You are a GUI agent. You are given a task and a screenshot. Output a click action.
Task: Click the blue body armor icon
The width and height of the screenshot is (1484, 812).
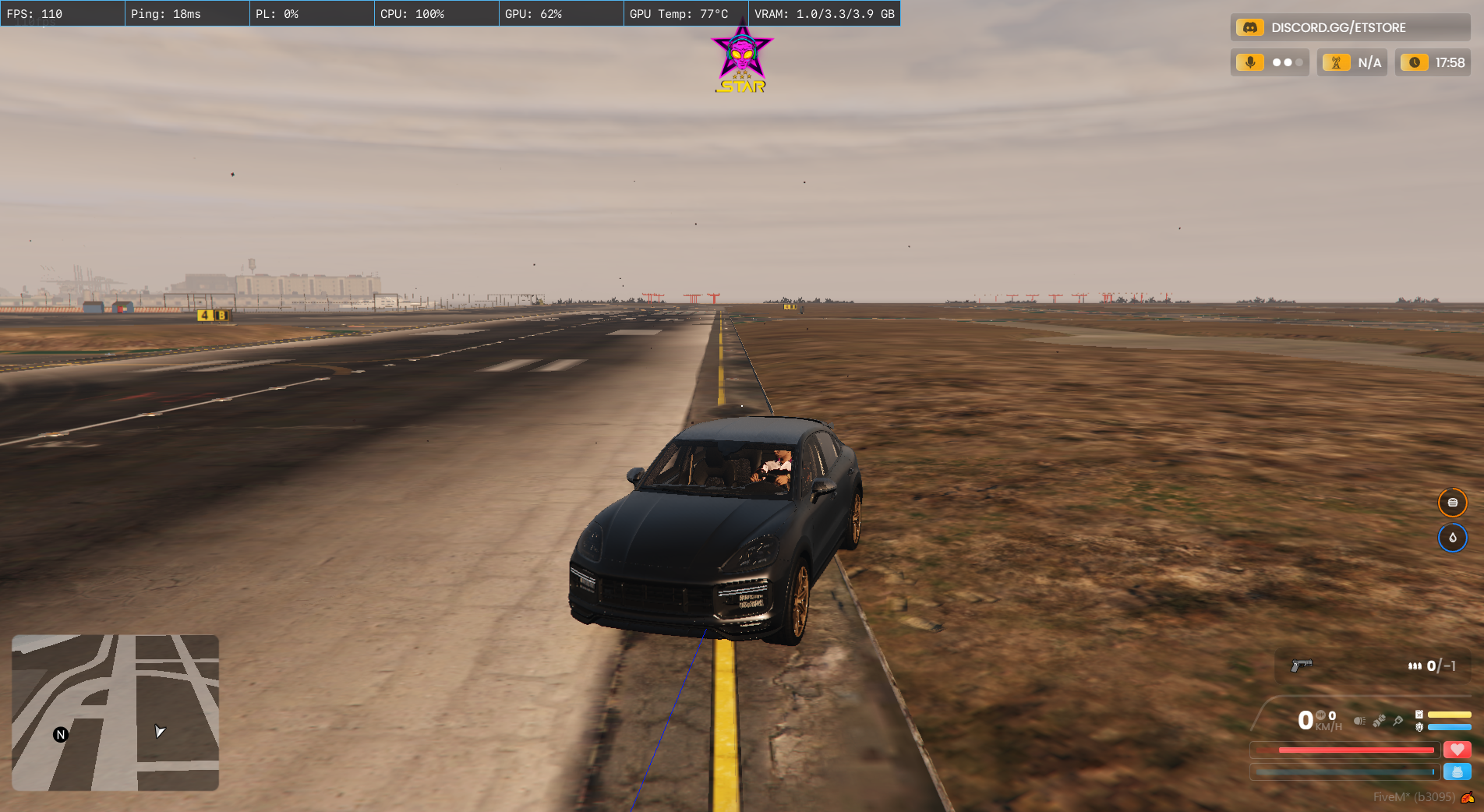click(x=1457, y=771)
